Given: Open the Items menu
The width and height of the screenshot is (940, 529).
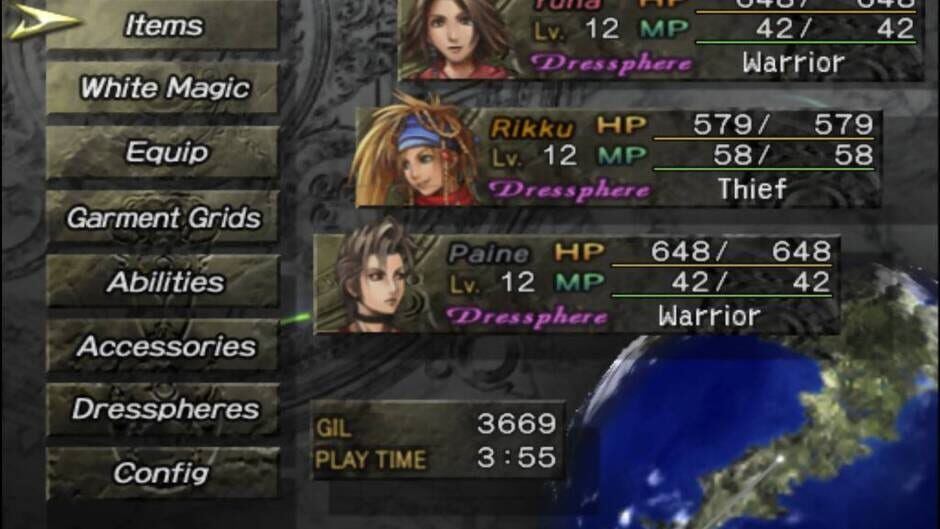Looking at the screenshot, I should pyautogui.click(x=163, y=25).
